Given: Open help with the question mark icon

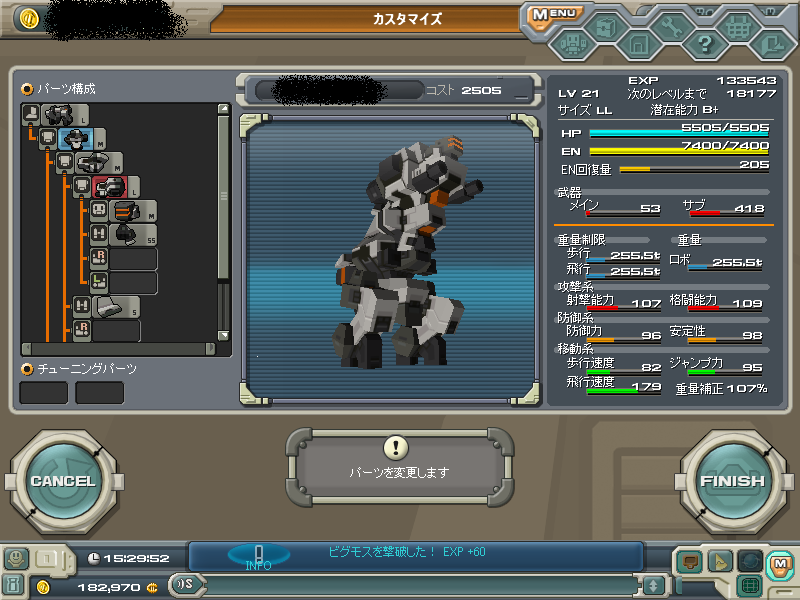Looking at the screenshot, I should (704, 44).
